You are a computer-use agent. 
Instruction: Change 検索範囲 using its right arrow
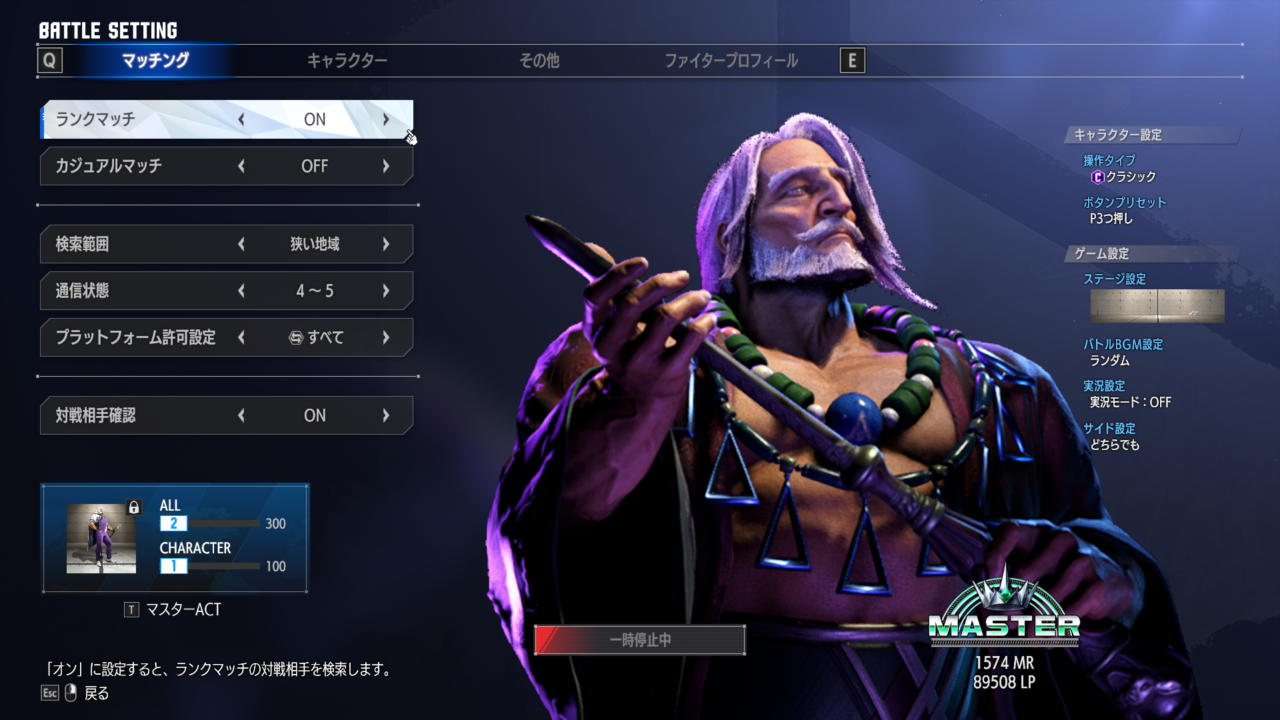[x=386, y=244]
